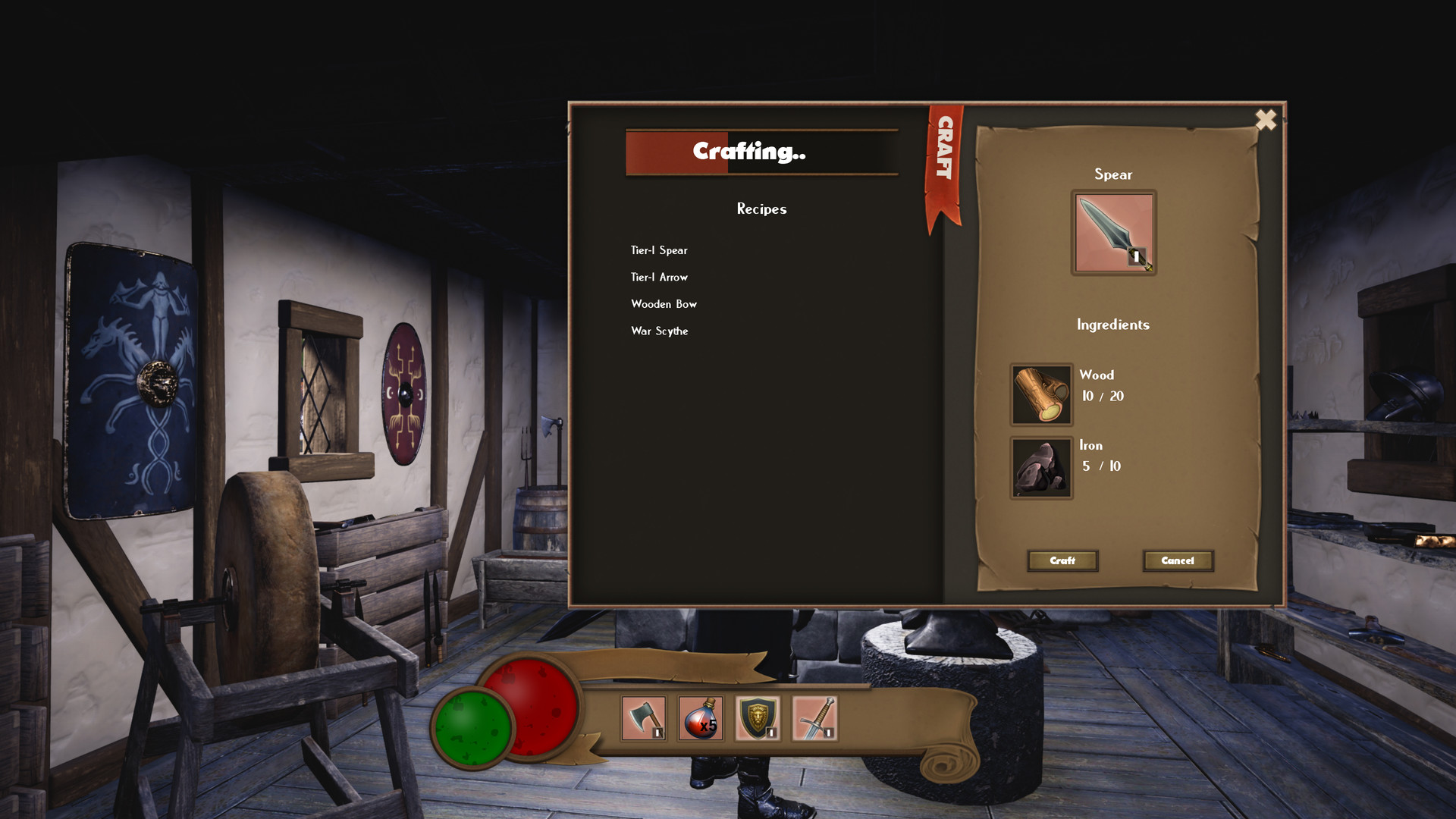Click the Recipes heading

[x=761, y=209]
